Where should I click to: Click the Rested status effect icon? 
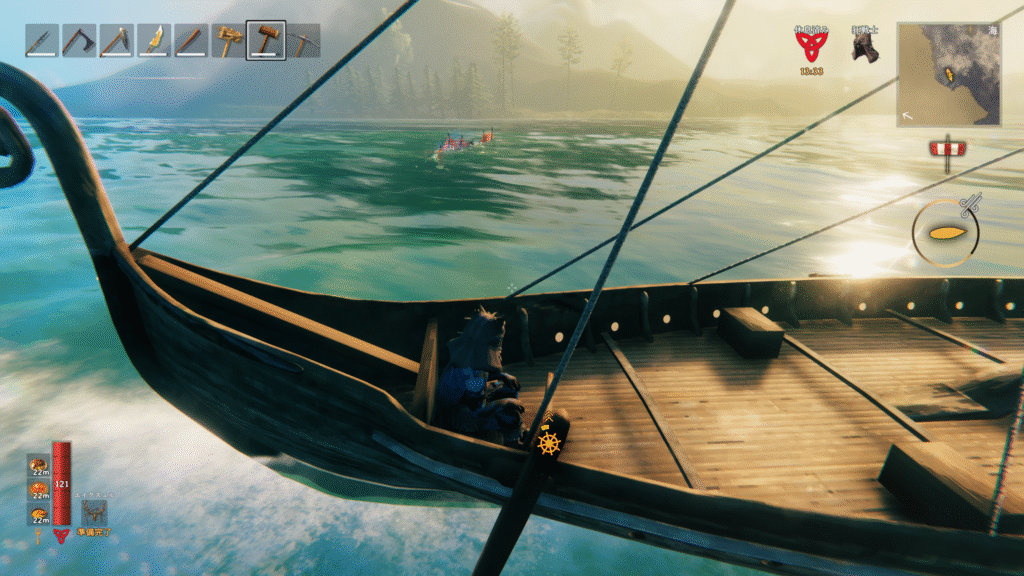(x=811, y=46)
